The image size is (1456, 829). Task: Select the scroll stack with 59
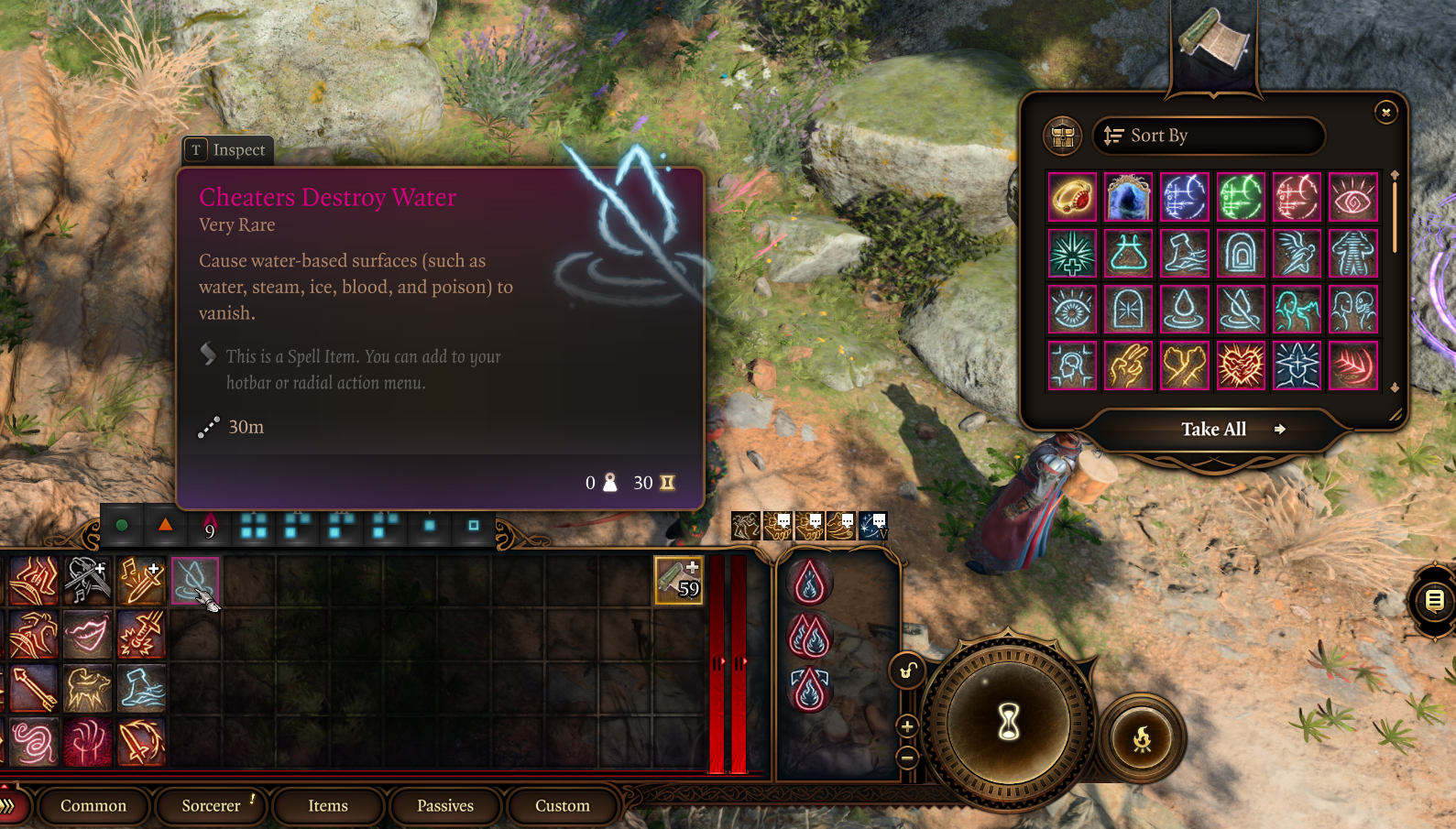[x=678, y=581]
